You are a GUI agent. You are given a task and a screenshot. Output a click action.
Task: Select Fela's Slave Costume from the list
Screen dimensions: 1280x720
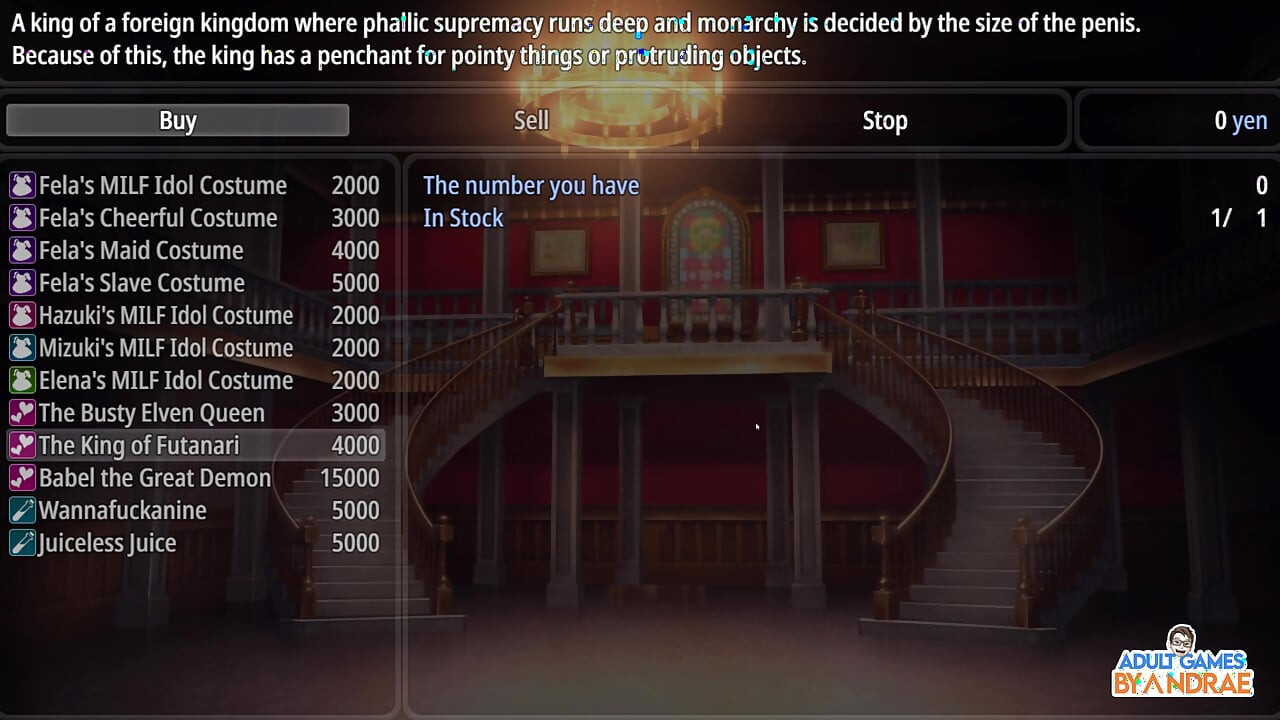click(x=140, y=283)
